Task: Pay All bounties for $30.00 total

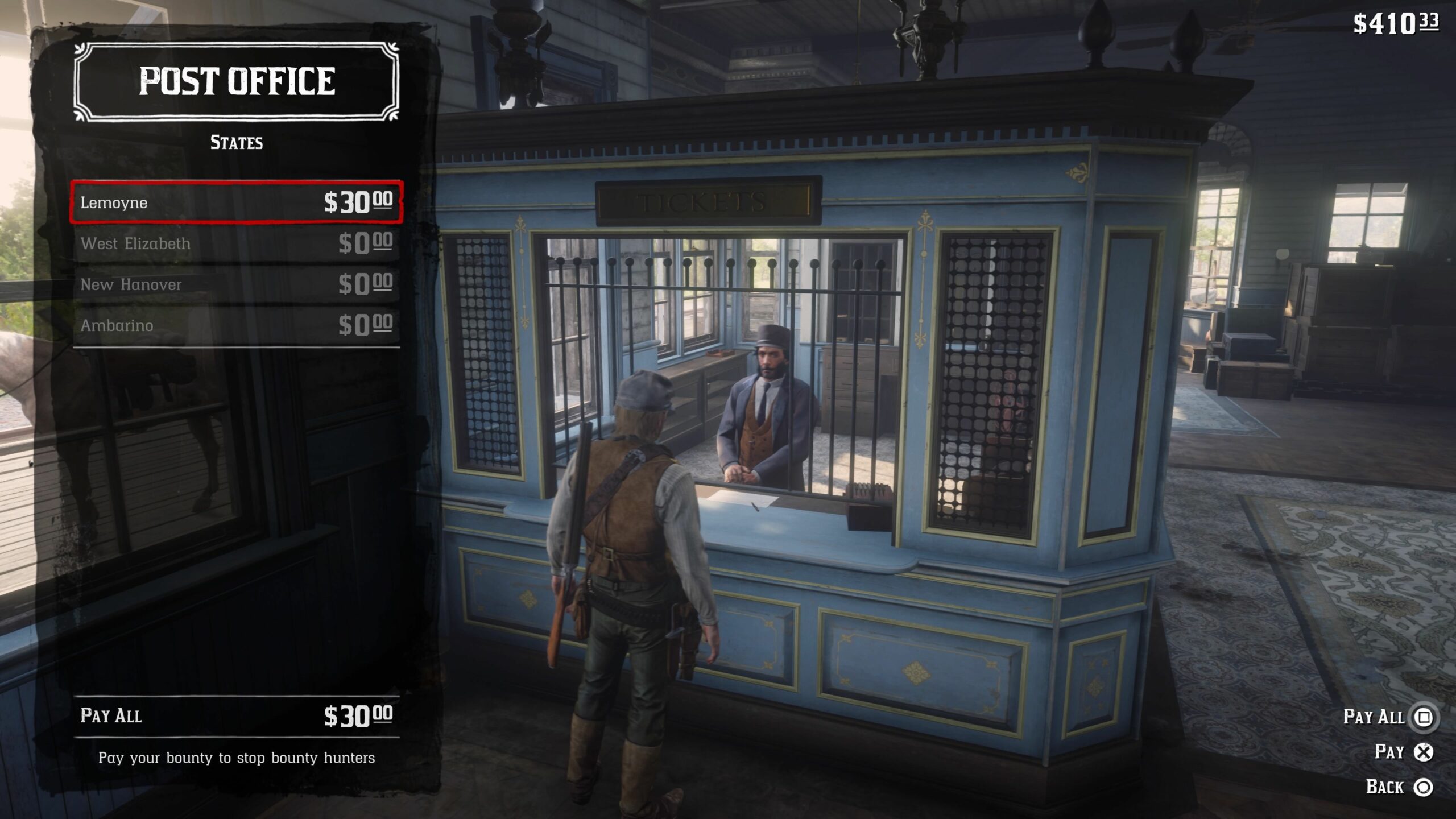Action: tap(236, 715)
